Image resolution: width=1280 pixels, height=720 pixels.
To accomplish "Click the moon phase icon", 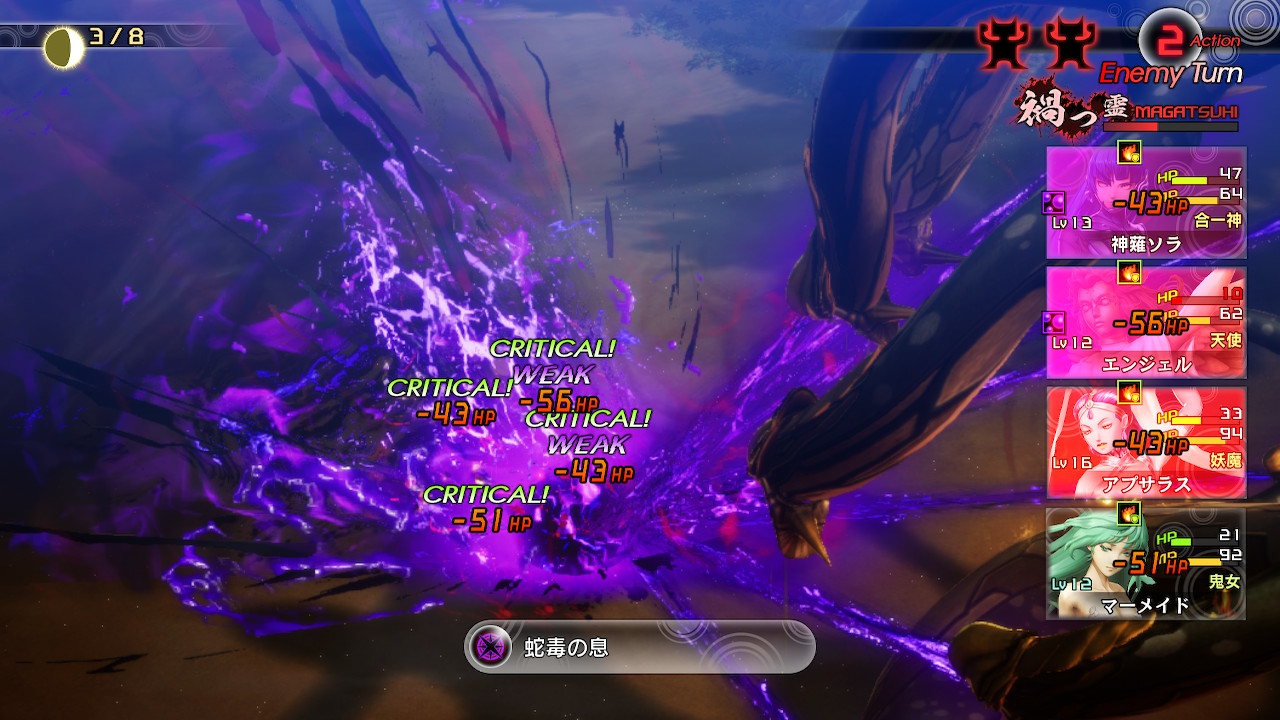I will pos(64,47).
